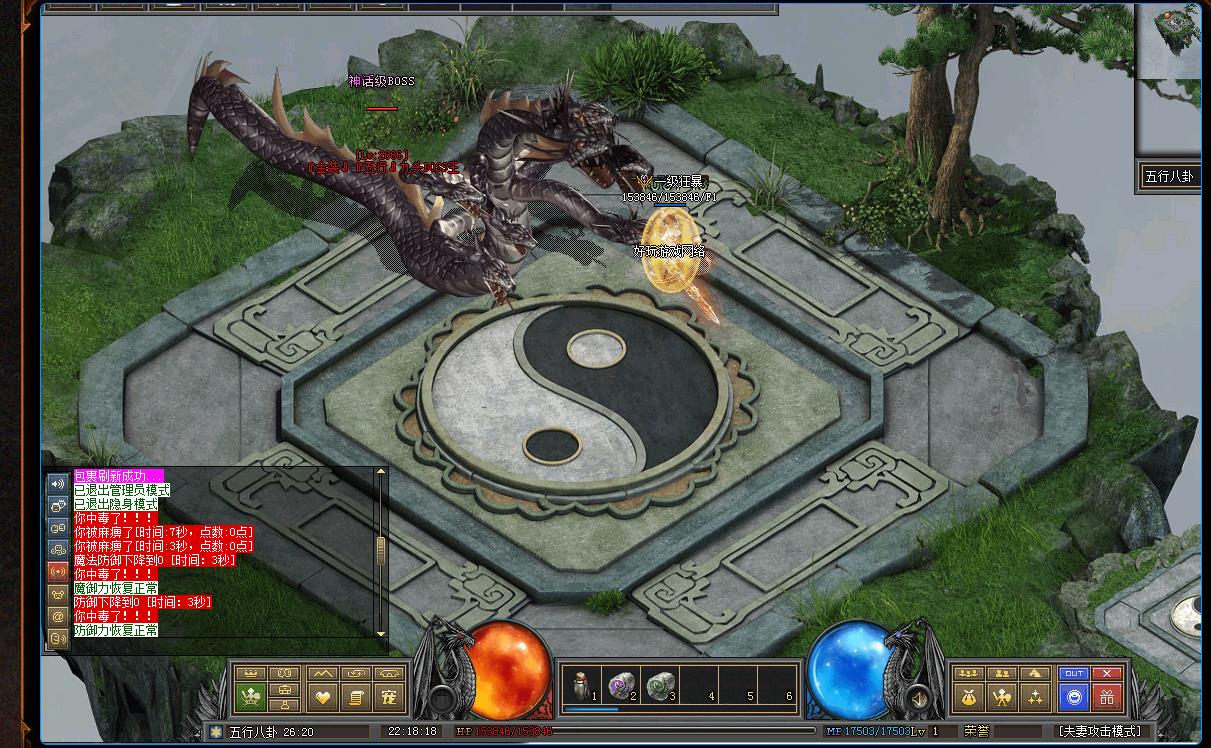Click the crown icon button
Image resolution: width=1211 pixels, height=748 pixels.
(250, 674)
